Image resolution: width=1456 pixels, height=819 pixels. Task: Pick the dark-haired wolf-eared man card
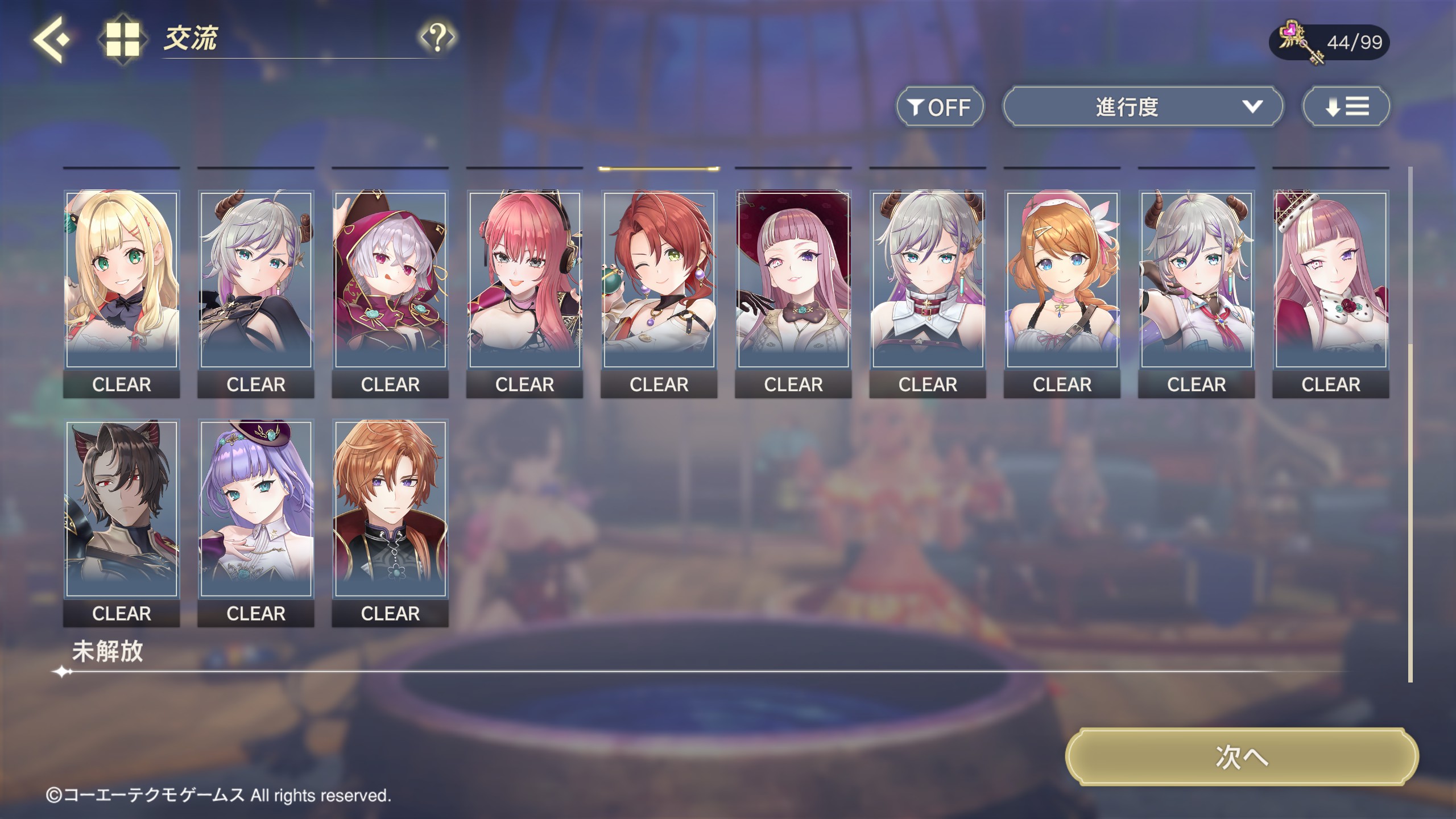point(122,509)
